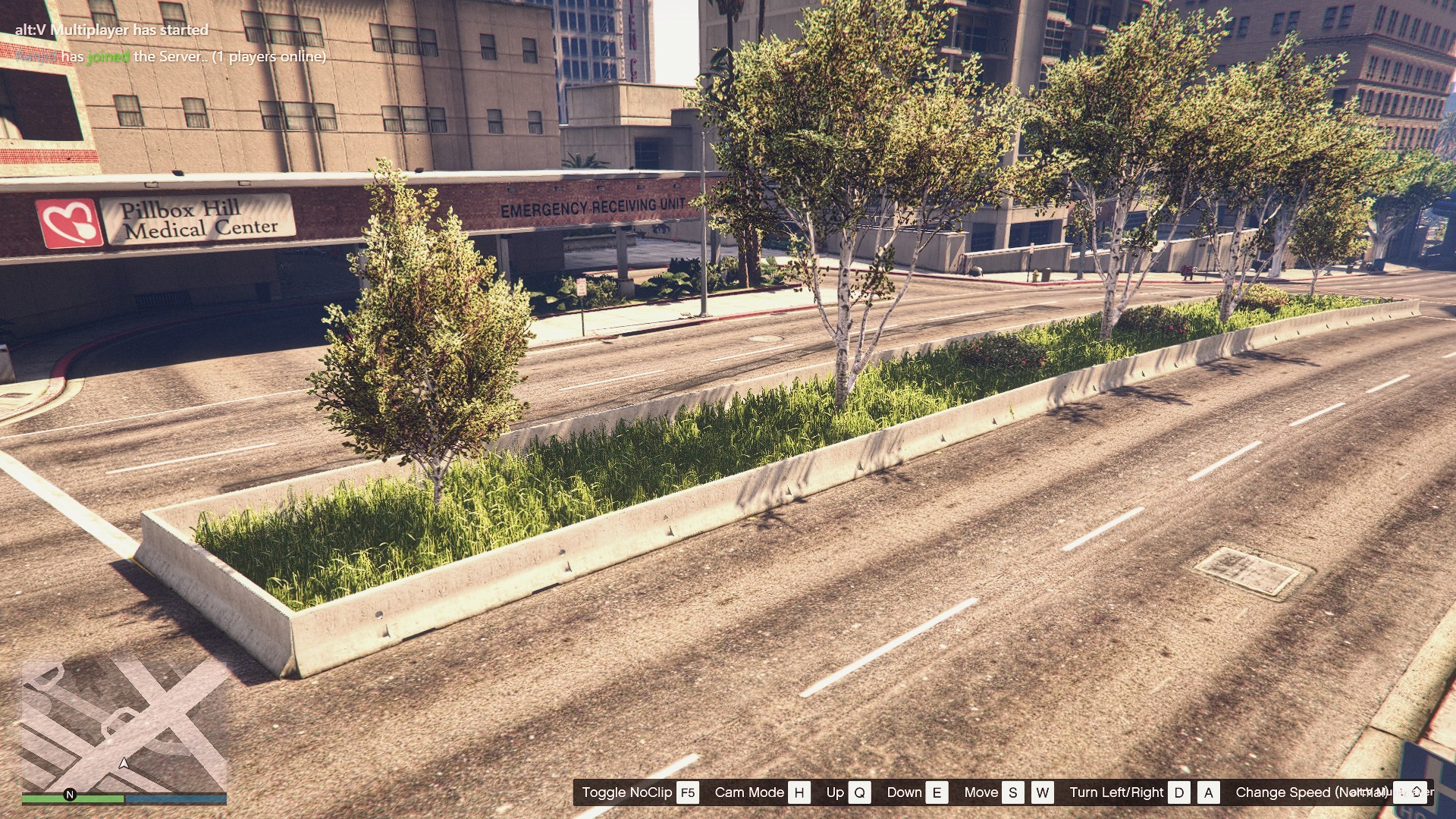Click the street minimap

tap(124, 726)
